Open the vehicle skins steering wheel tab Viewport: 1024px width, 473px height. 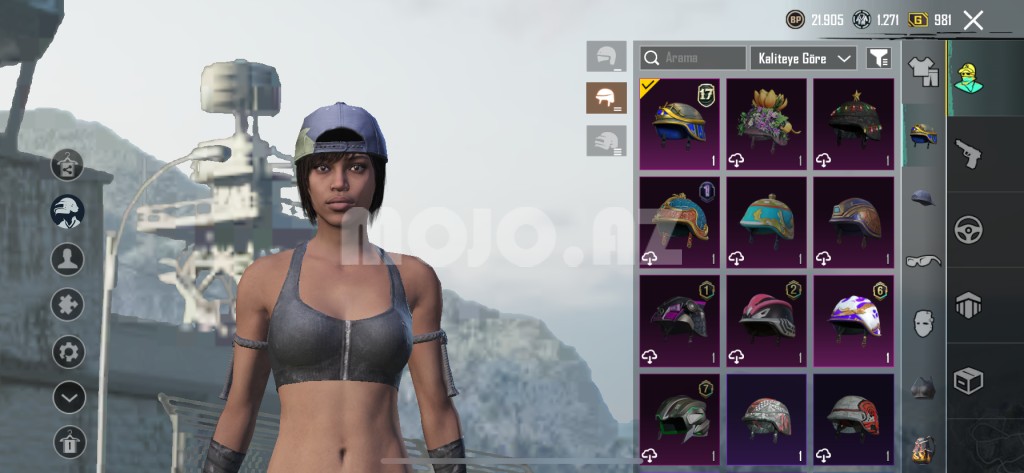(968, 229)
